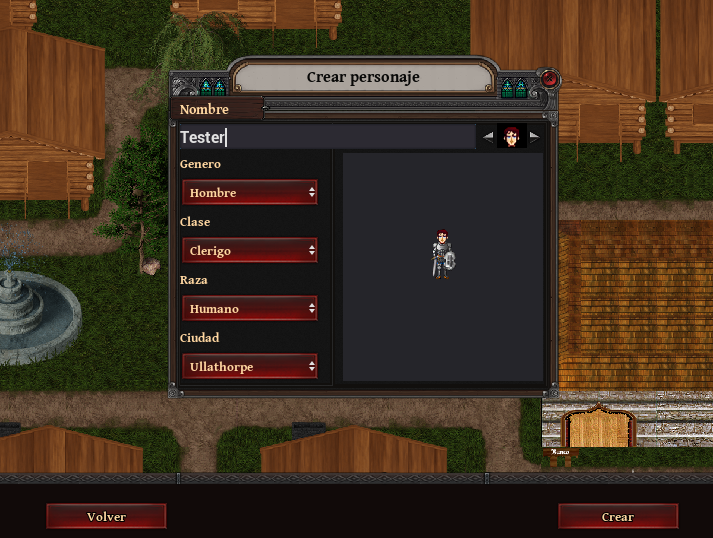
Task: Close the Crear personaje window
Action: pos(549,78)
